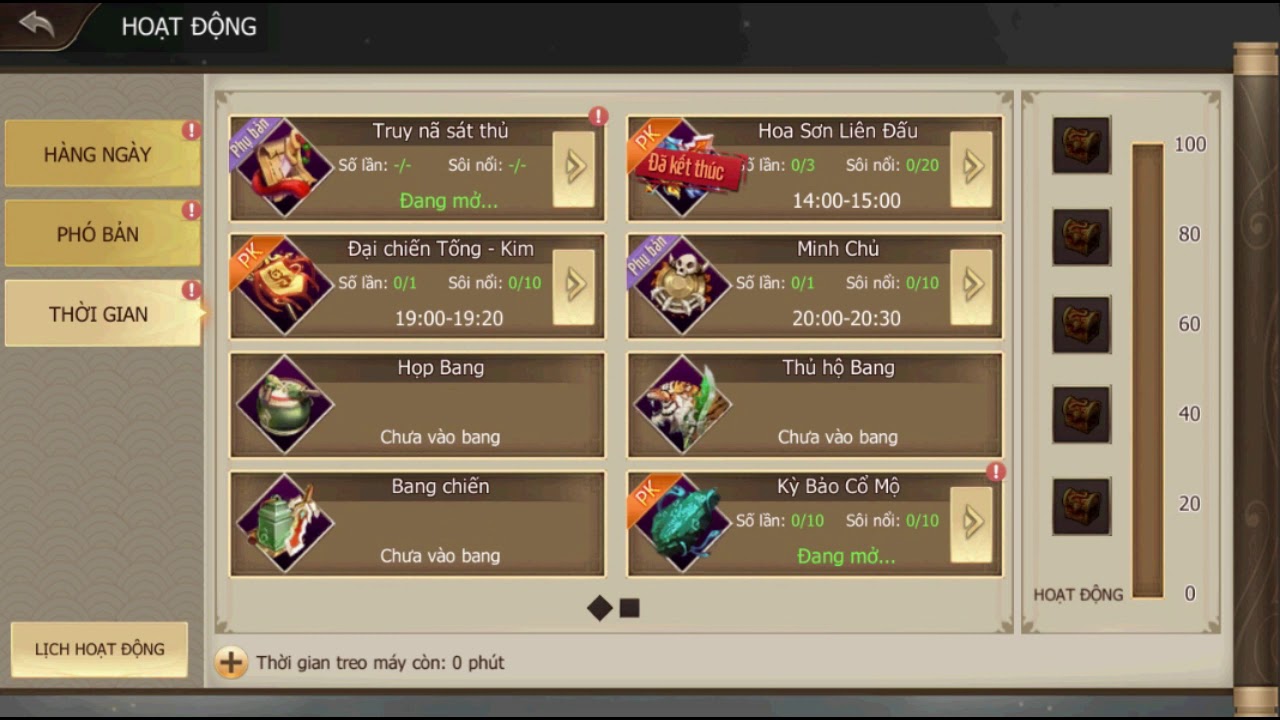Open the Phó Bản tab
1280x720 pixels.
tap(98, 235)
